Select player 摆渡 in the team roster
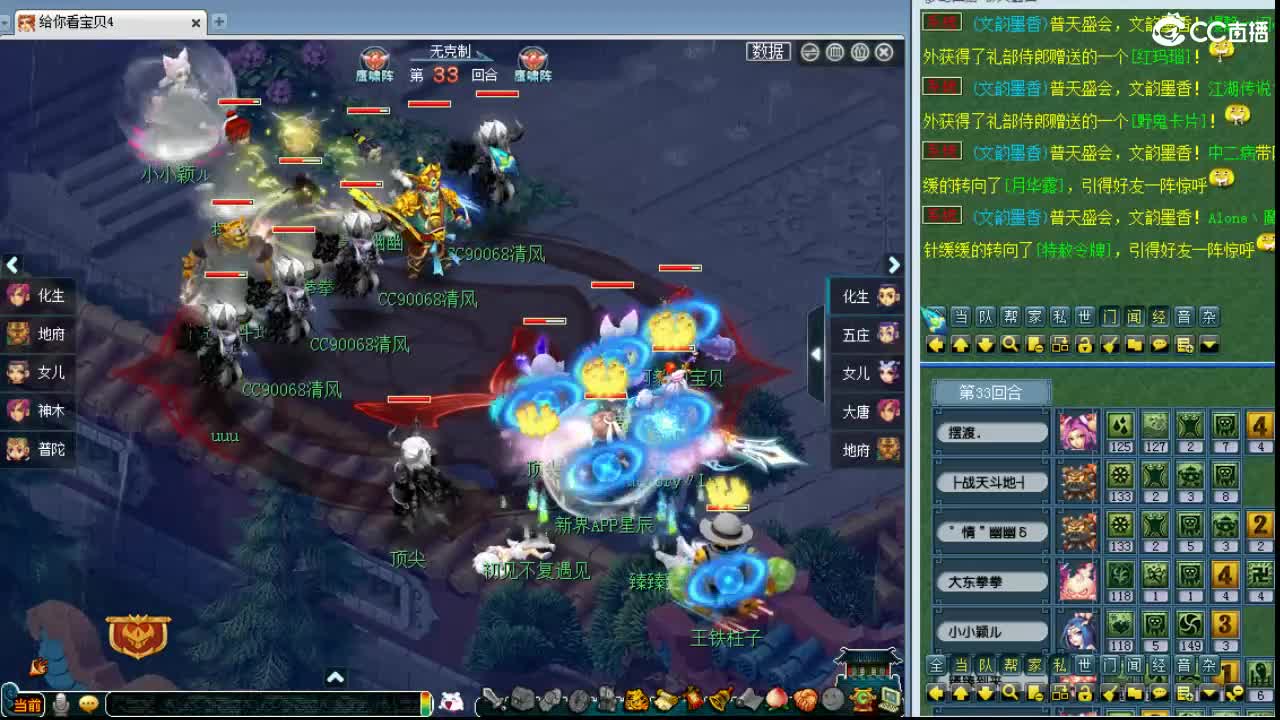This screenshot has width=1280, height=720. 991,431
